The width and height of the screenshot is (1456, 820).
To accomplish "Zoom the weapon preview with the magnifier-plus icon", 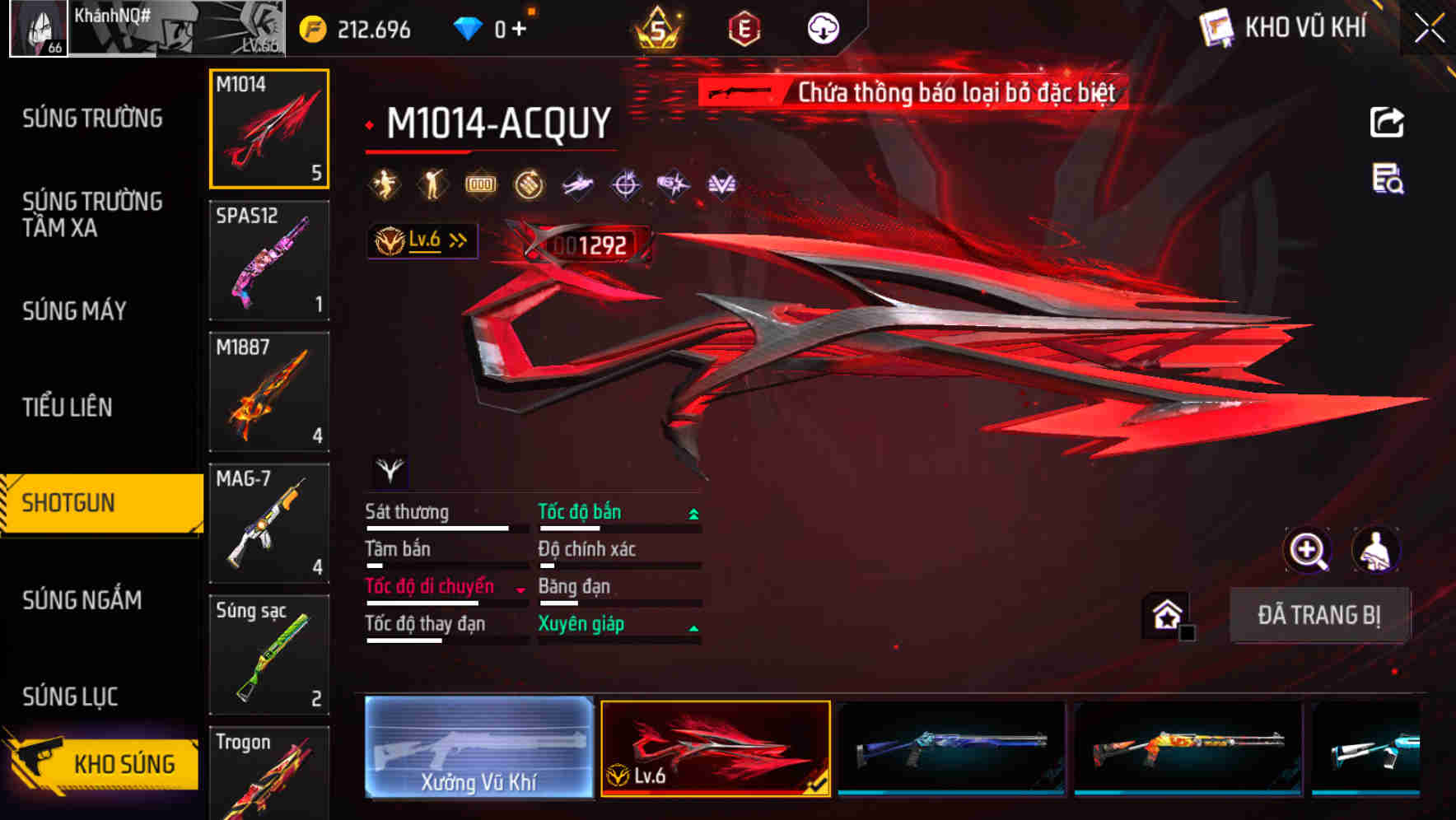I will pyautogui.click(x=1308, y=550).
